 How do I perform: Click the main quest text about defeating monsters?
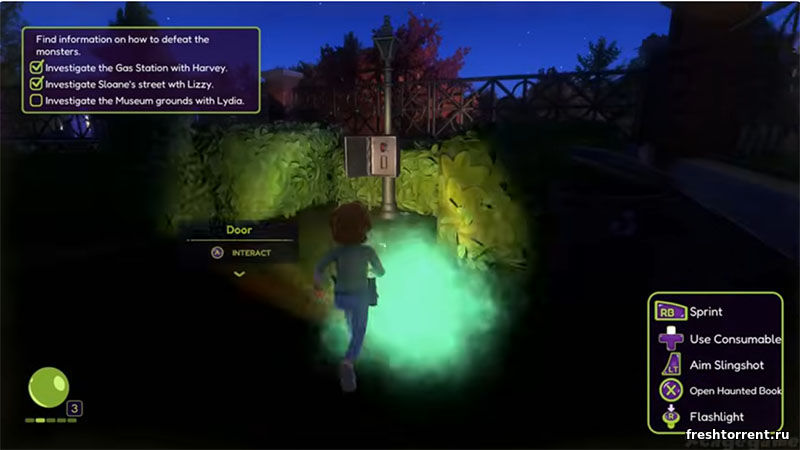click(122, 44)
